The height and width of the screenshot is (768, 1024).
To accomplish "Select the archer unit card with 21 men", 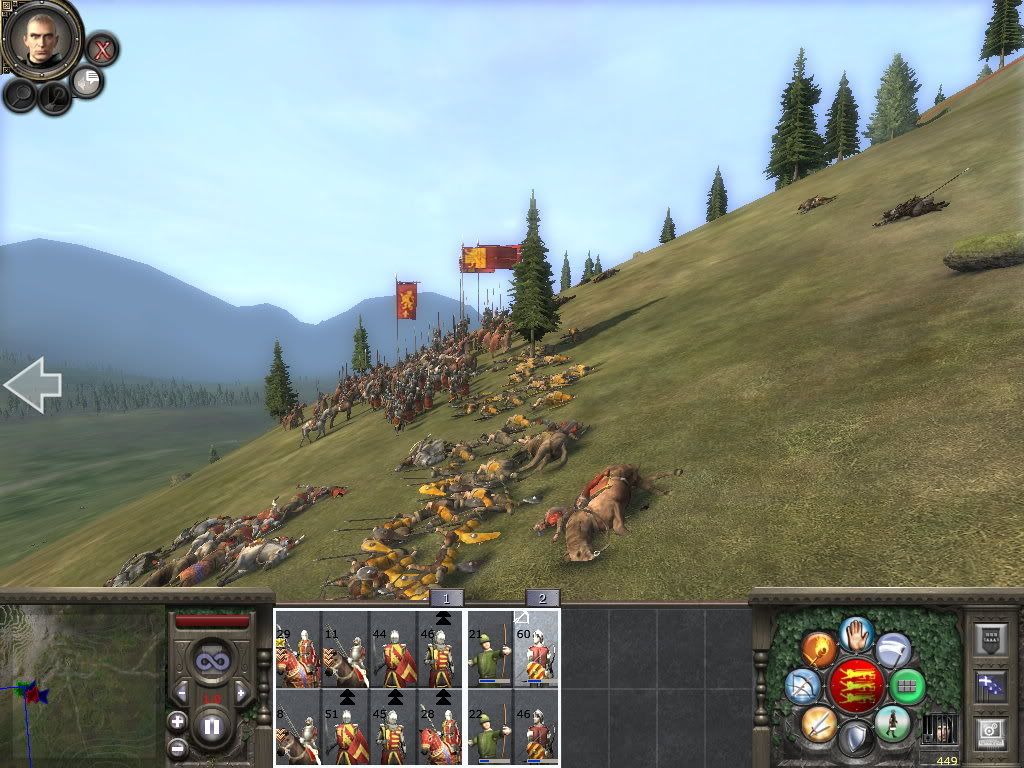I will click(490, 650).
